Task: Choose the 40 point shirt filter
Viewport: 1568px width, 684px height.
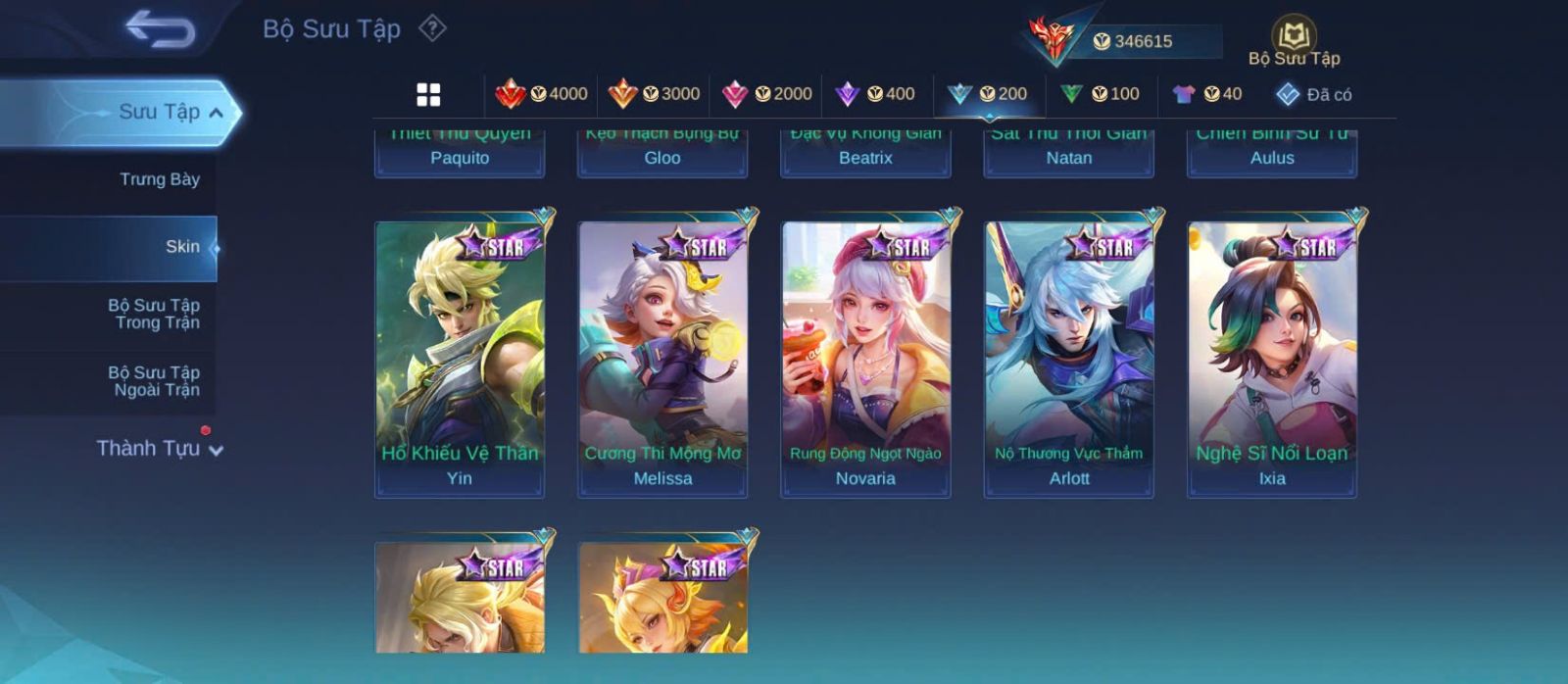Action: click(1206, 94)
